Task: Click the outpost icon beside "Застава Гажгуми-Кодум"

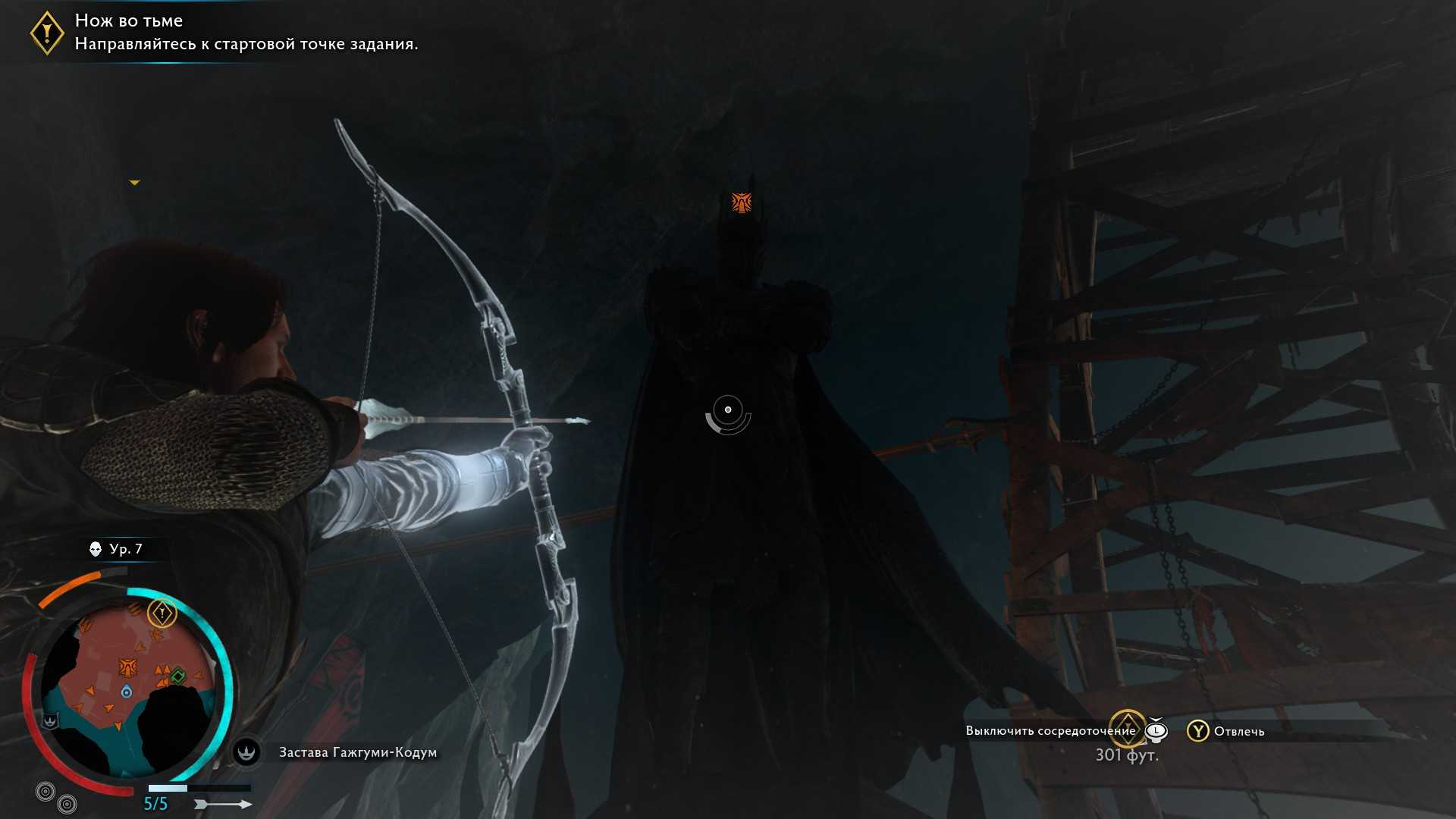Action: tap(246, 752)
